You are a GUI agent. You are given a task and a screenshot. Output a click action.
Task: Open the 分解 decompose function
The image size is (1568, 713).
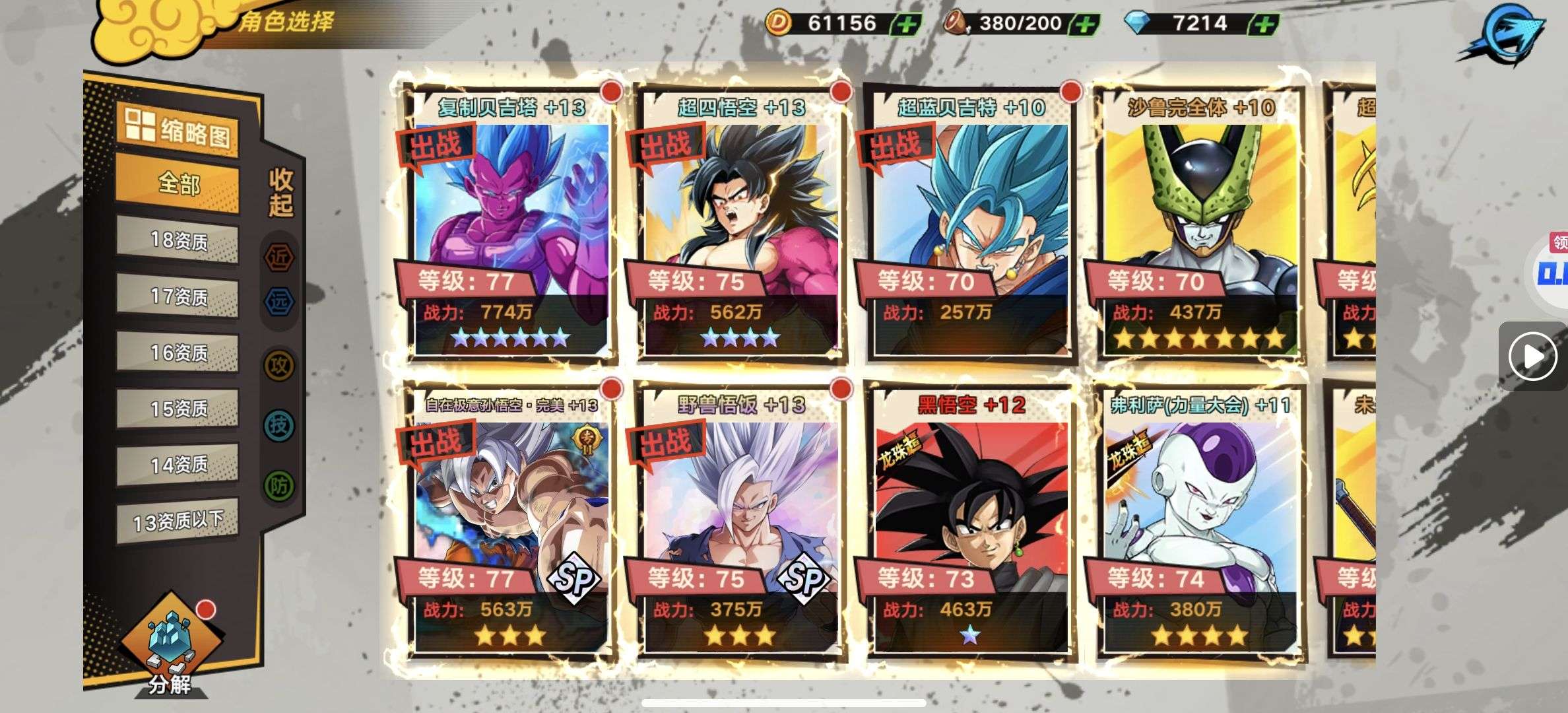click(x=170, y=647)
